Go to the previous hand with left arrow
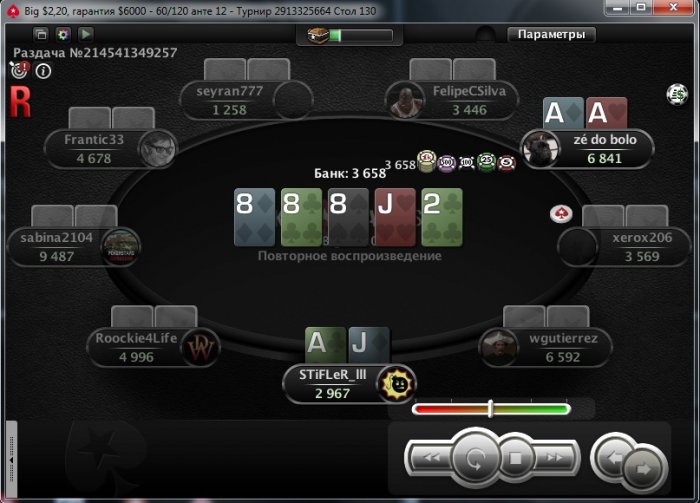The width and height of the screenshot is (700, 503). [x=612, y=459]
